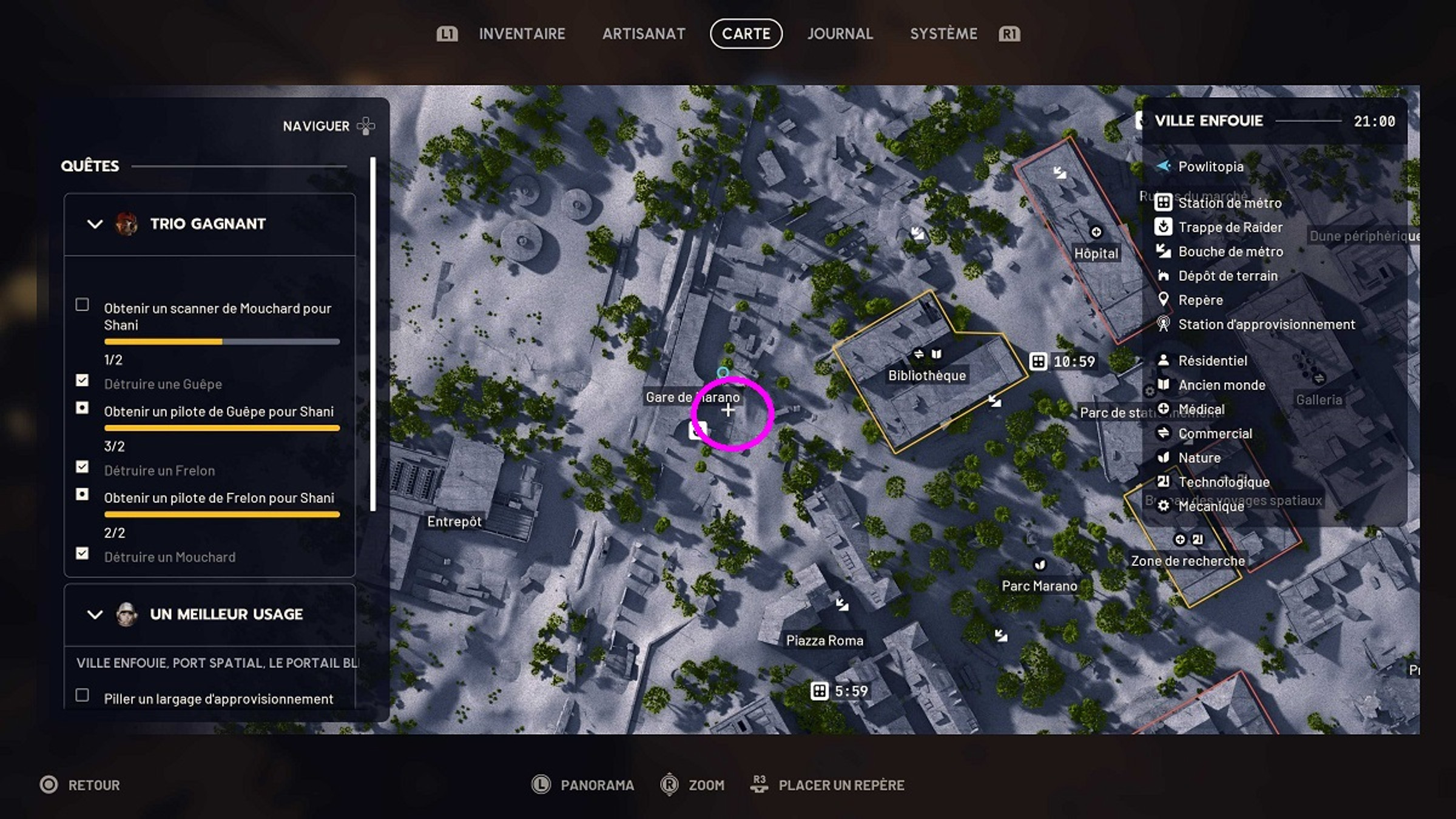The image size is (1456, 819).
Task: Open the JOURNAL tab
Action: tap(840, 34)
